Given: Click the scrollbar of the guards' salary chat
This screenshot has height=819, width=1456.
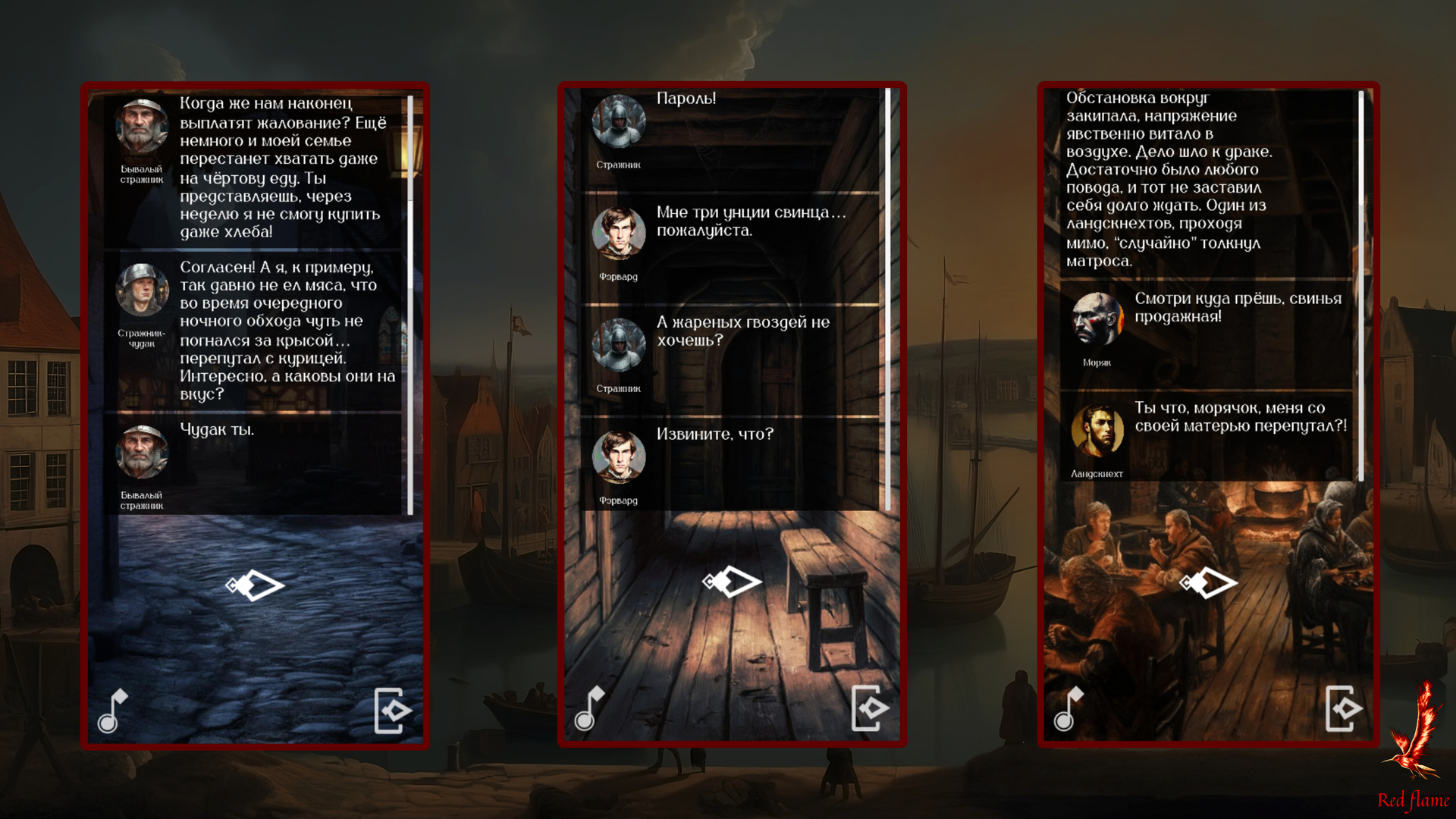Looking at the screenshot, I should [410, 303].
